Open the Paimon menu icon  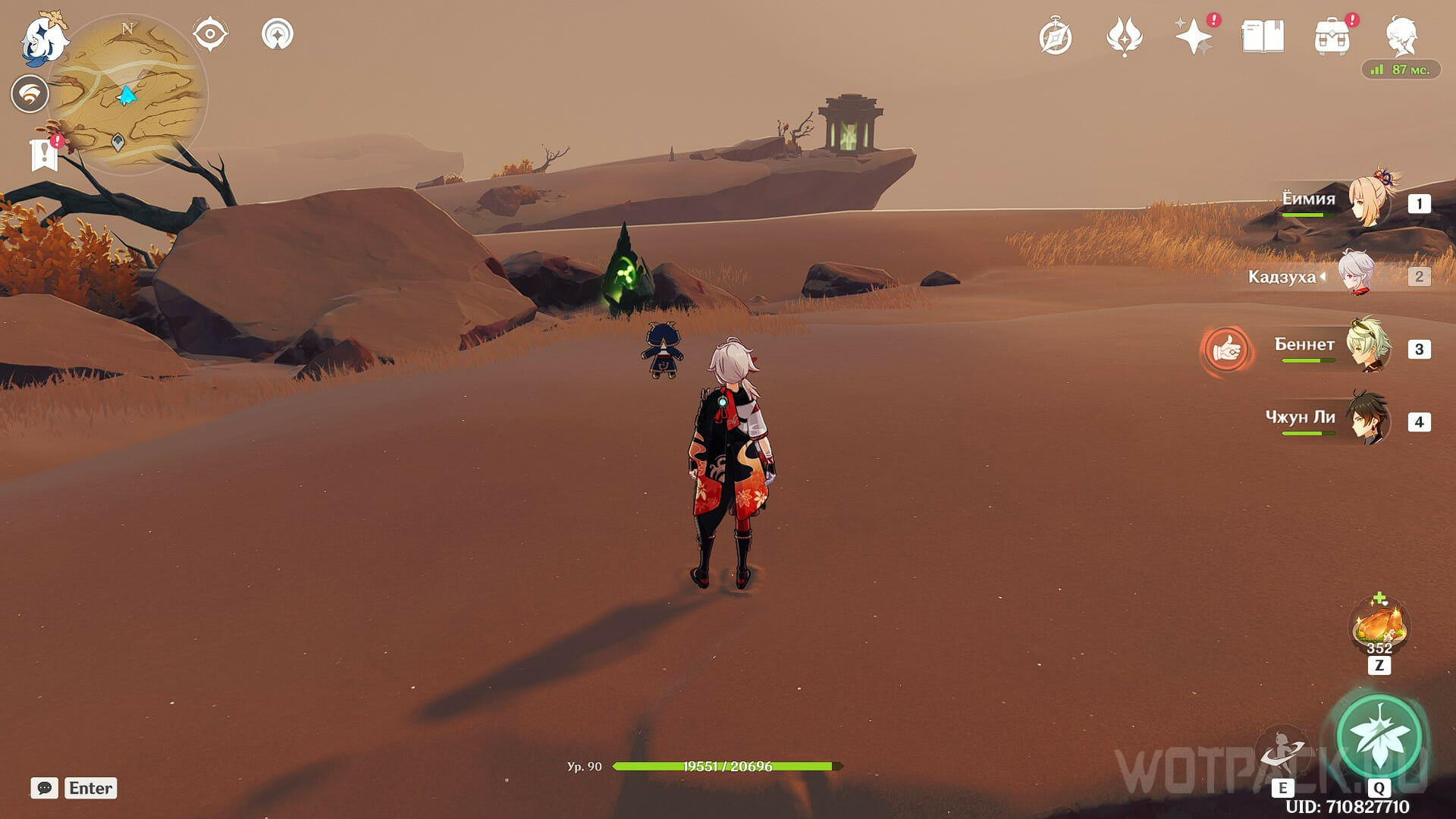(43, 39)
